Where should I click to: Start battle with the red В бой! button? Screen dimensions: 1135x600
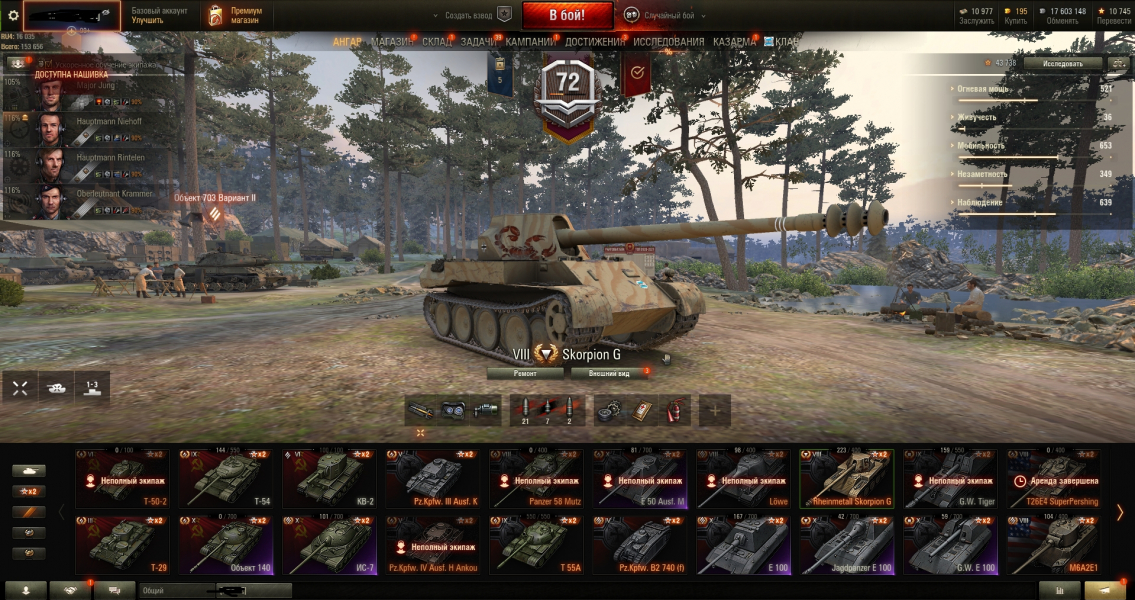point(567,15)
